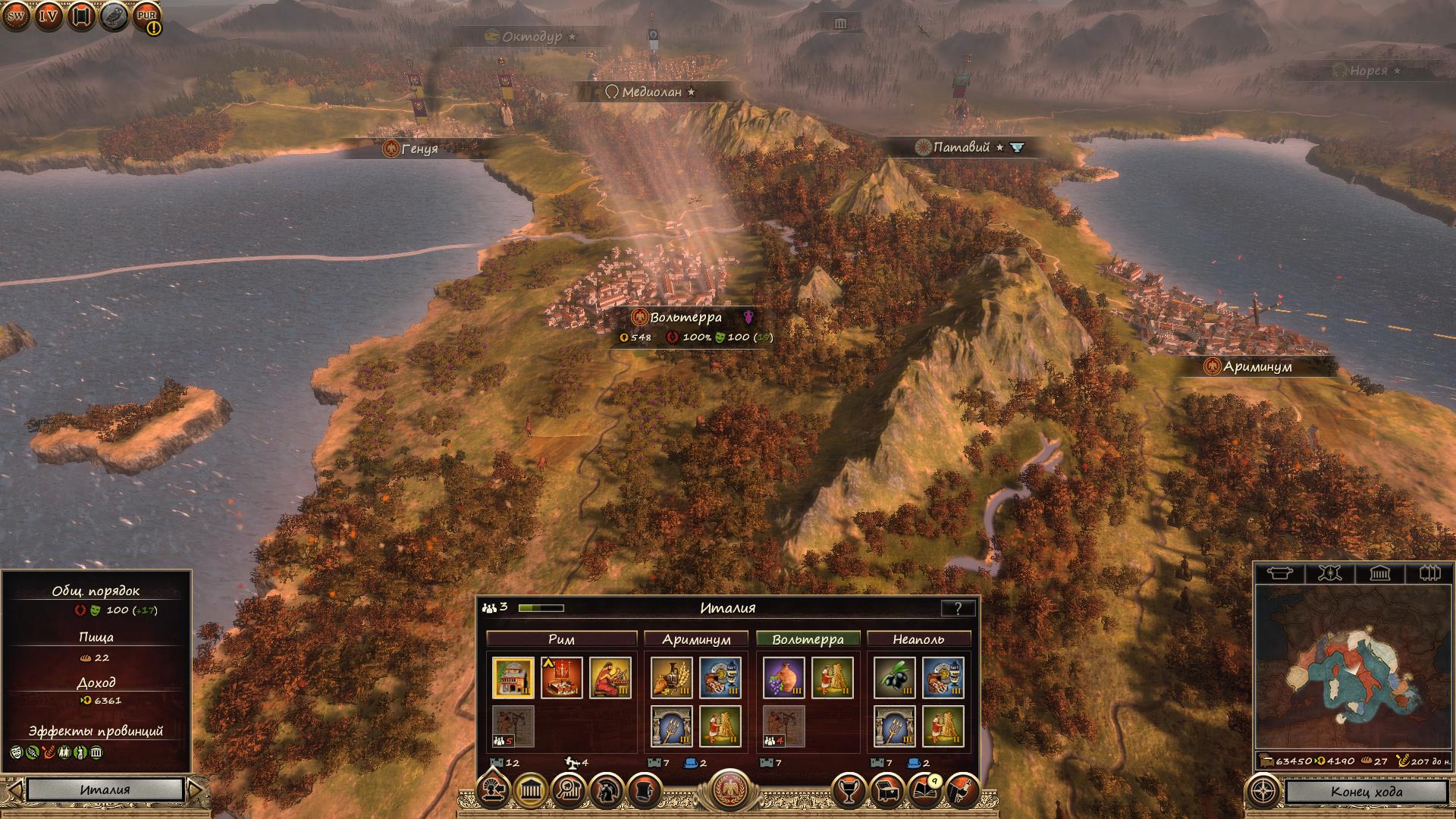Image resolution: width=1456 pixels, height=819 pixels.
Task: Click the compass button beside end turn
Action: coord(1263,792)
